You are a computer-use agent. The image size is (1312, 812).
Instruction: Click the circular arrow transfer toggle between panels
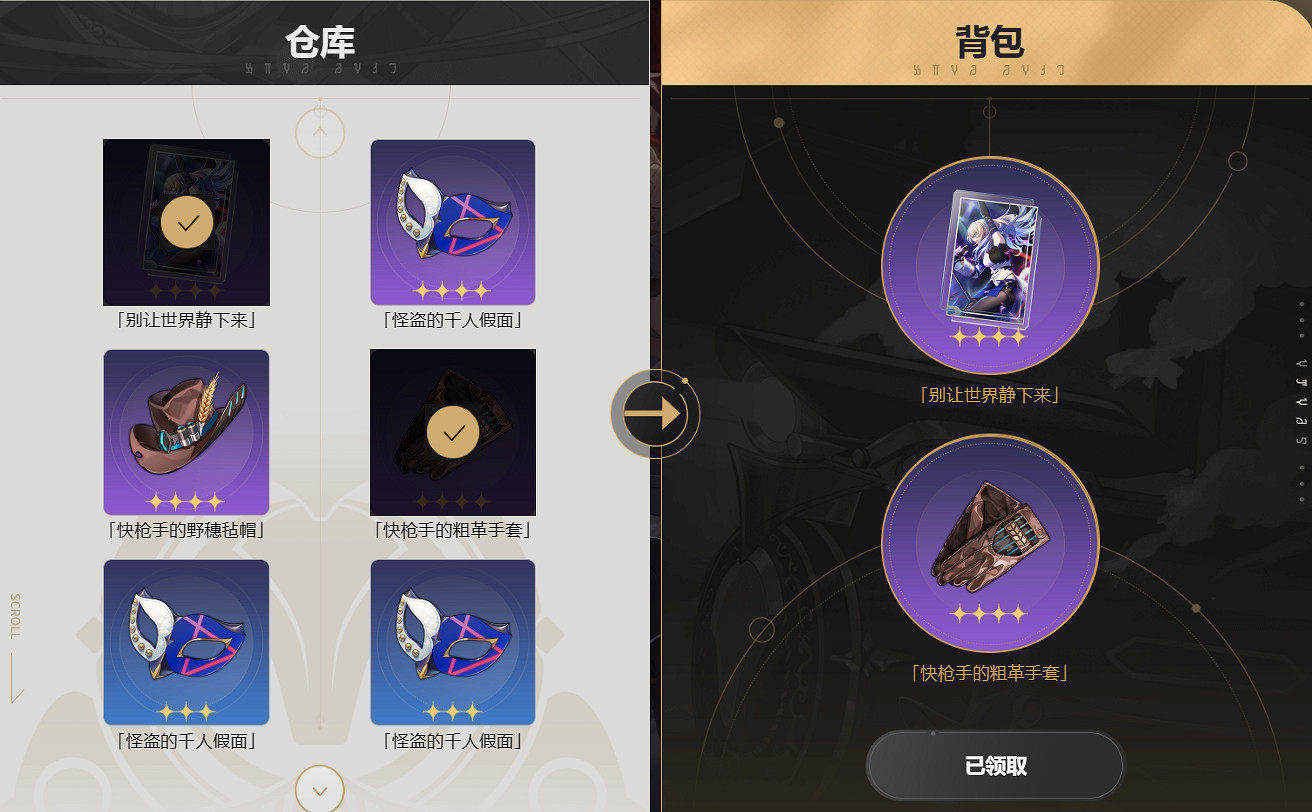(656, 413)
